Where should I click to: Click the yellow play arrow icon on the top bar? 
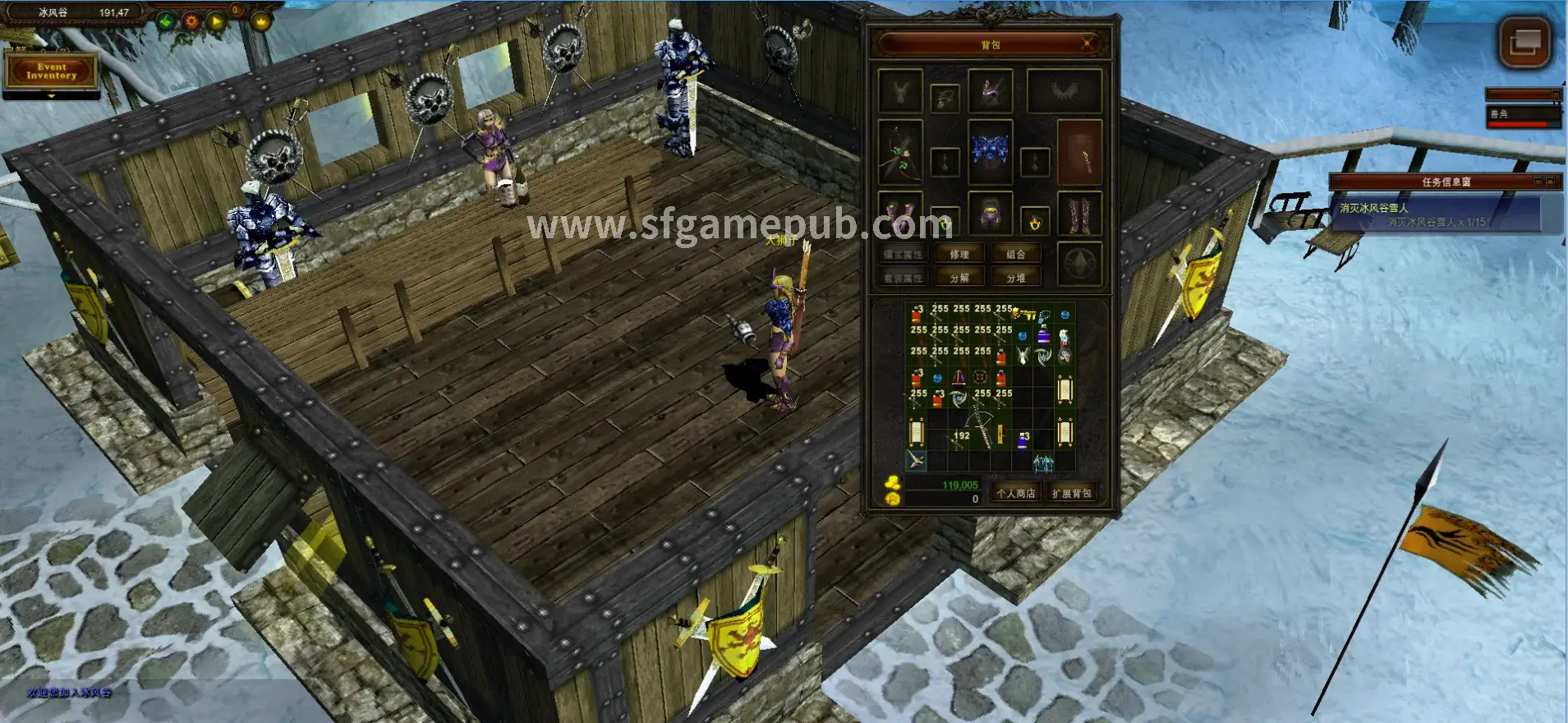click(217, 21)
